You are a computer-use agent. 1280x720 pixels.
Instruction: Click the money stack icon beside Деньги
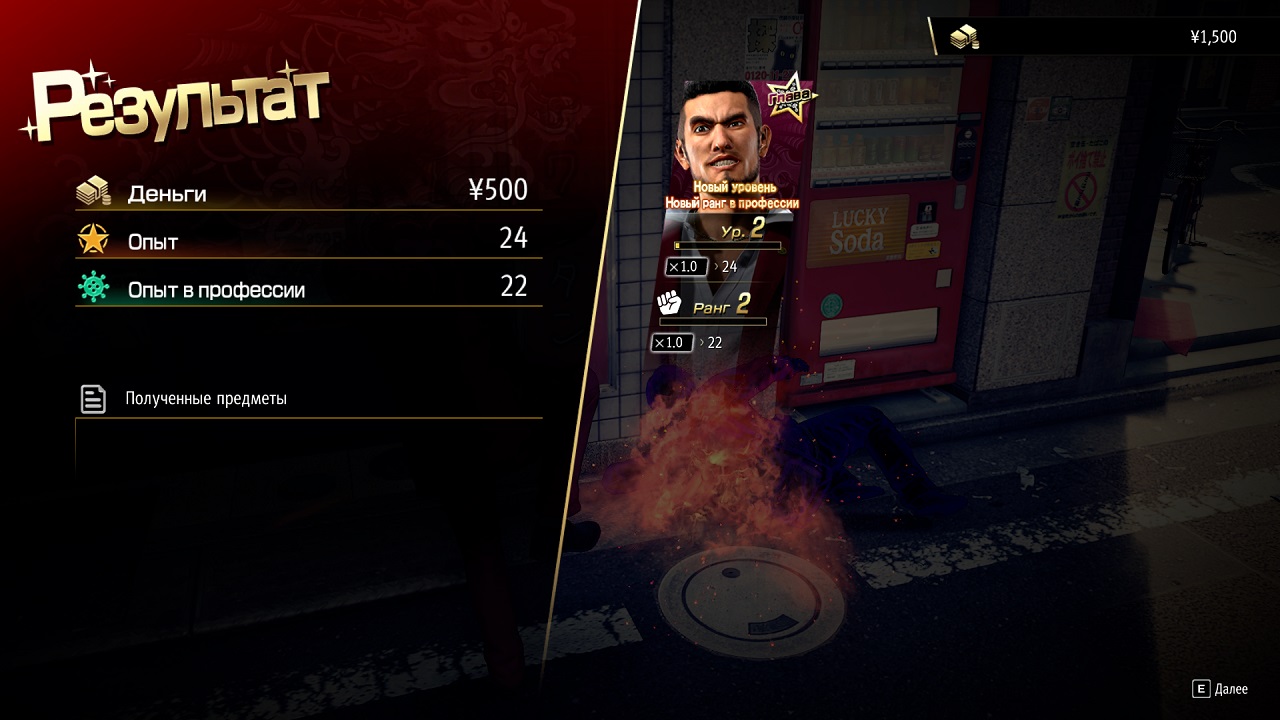point(92,190)
